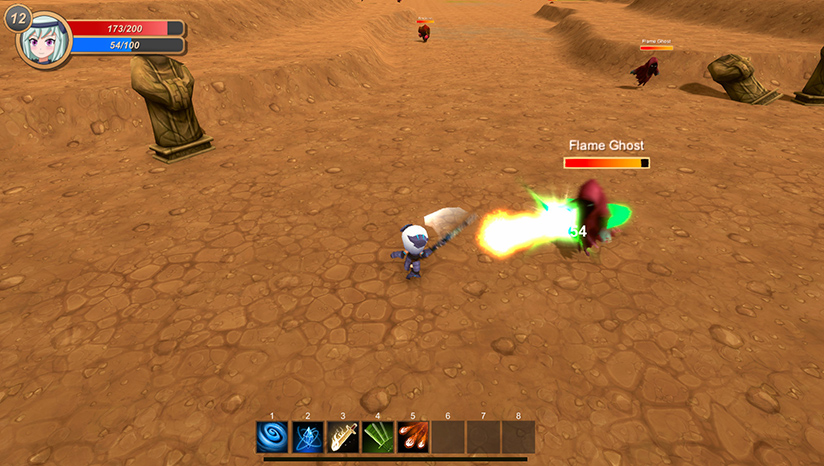The height and width of the screenshot is (466, 824).
Task: Open the player character portrait
Action: (x=46, y=40)
